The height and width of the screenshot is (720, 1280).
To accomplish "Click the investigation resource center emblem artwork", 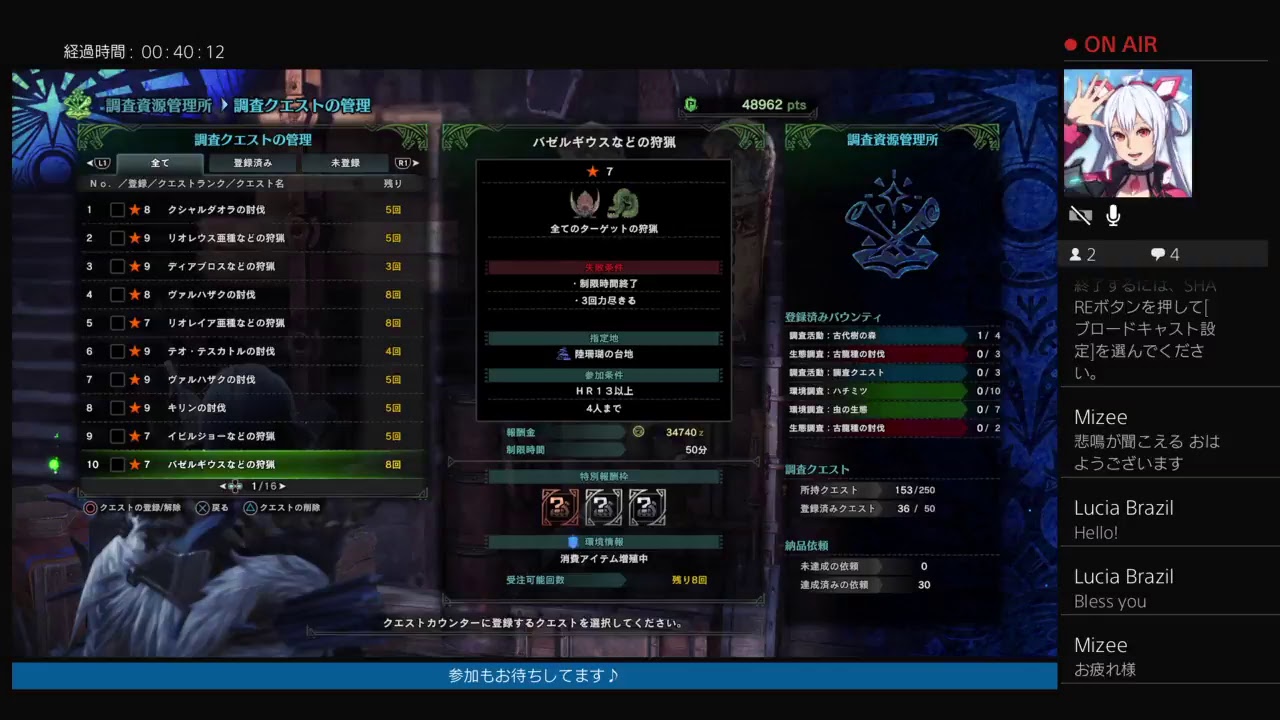I will (893, 225).
